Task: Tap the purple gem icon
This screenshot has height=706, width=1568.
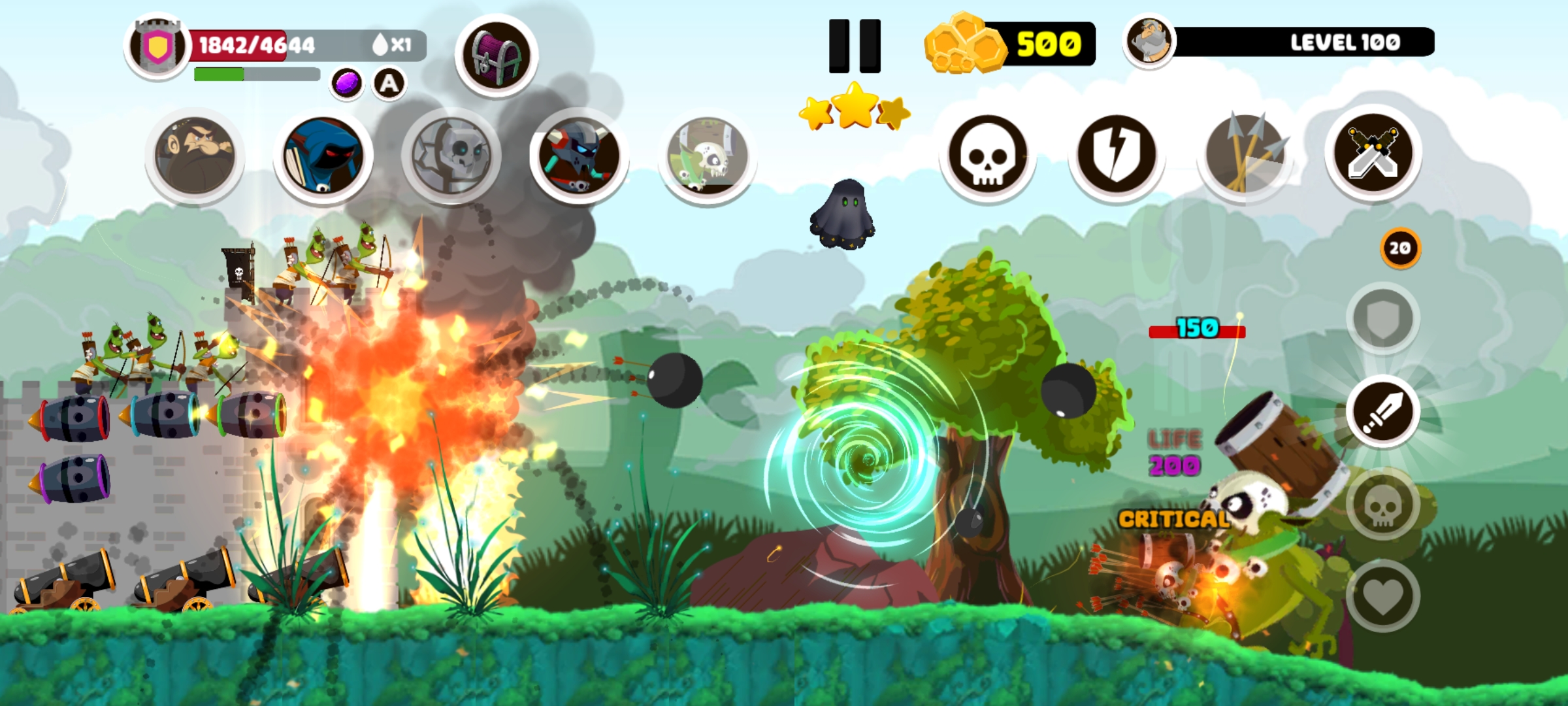Action: coord(346,84)
